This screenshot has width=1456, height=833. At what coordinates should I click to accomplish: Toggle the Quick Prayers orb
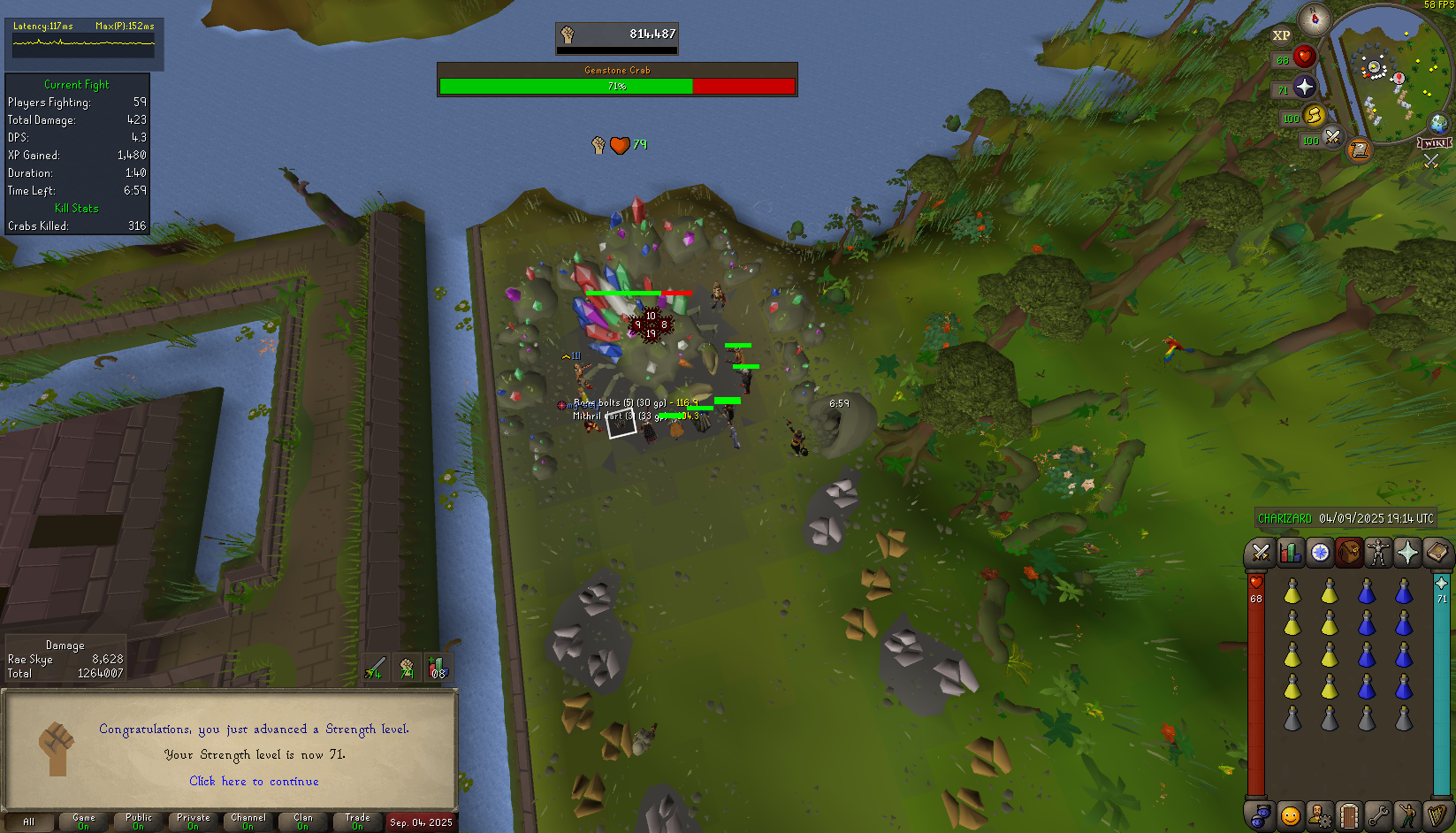1305,87
